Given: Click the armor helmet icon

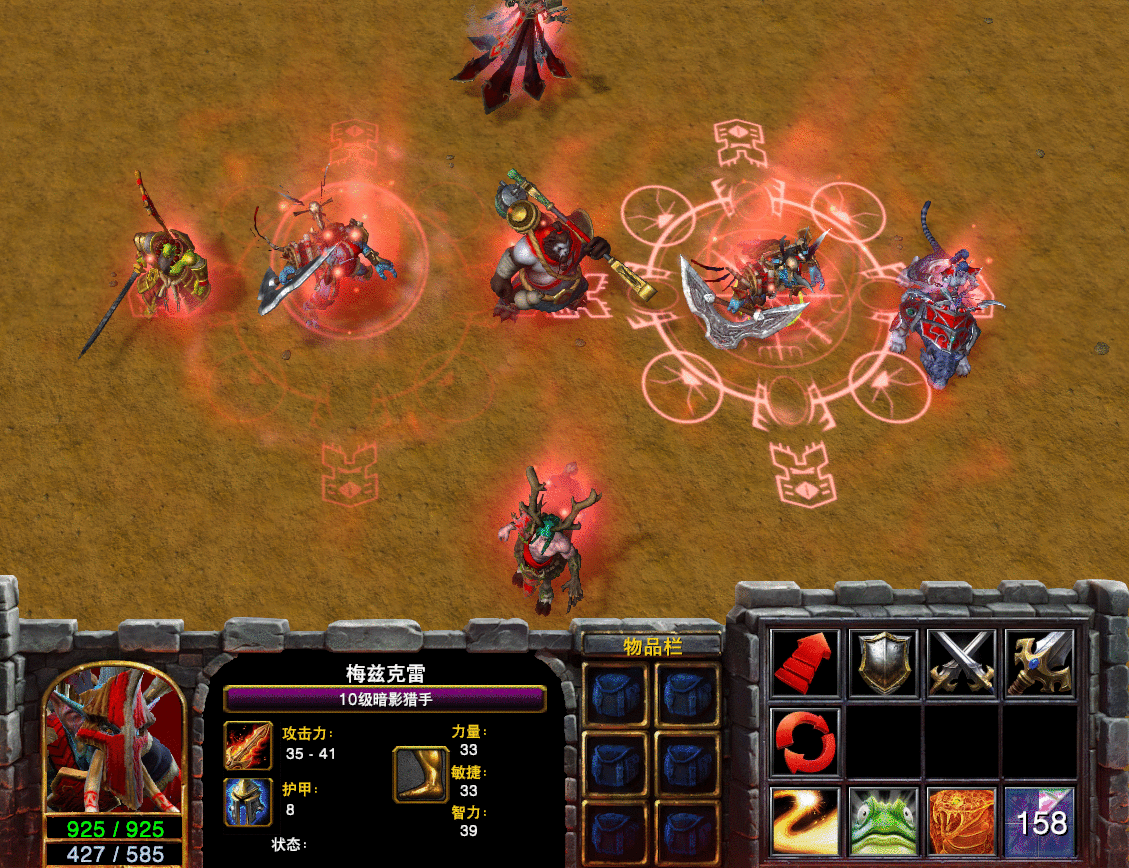Looking at the screenshot, I should click(247, 801).
